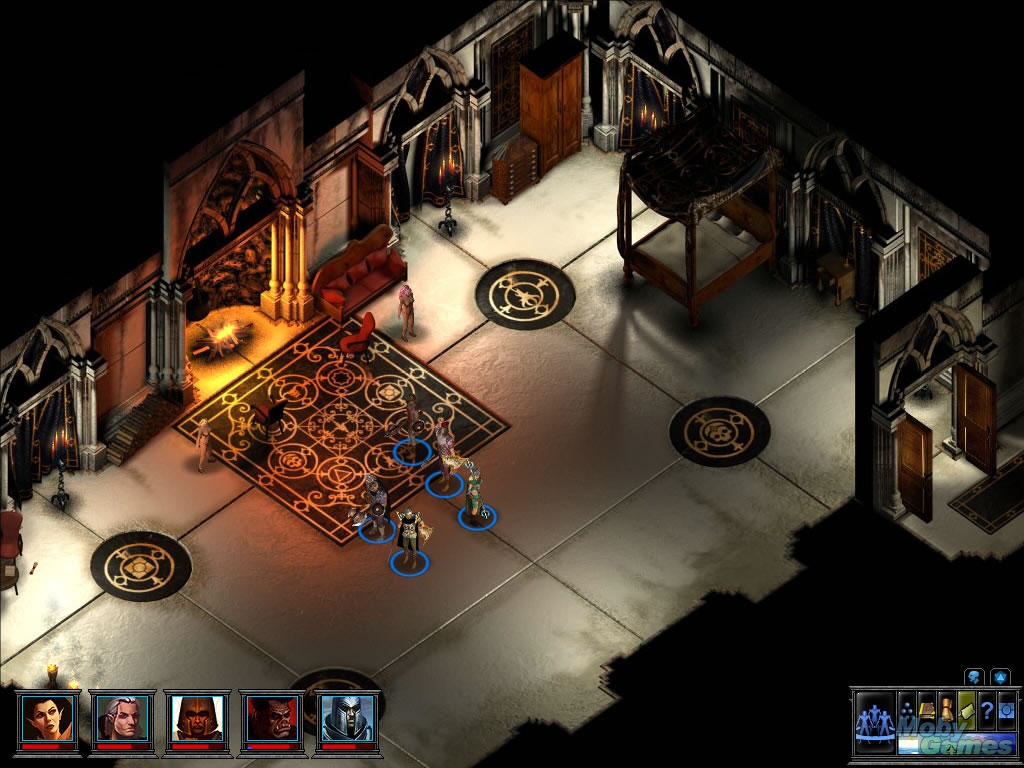
Task: Open the yellow journal book
Action: coord(927,709)
